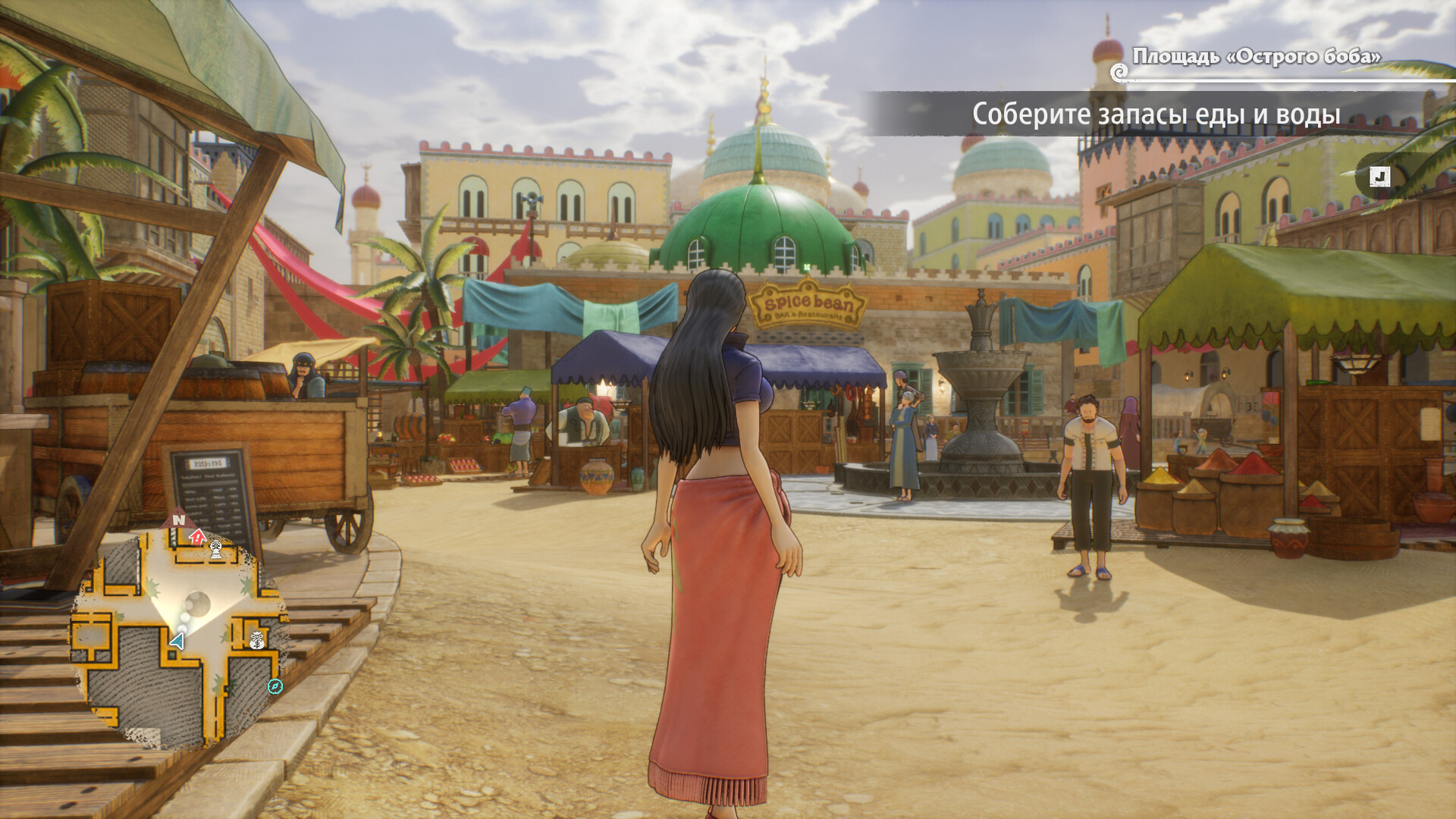Click the money bag shop icon on the minimap

(256, 640)
